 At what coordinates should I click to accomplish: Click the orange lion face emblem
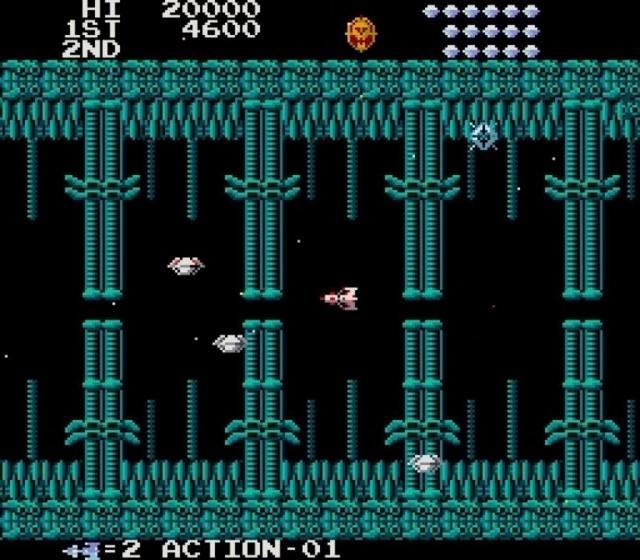360,34
